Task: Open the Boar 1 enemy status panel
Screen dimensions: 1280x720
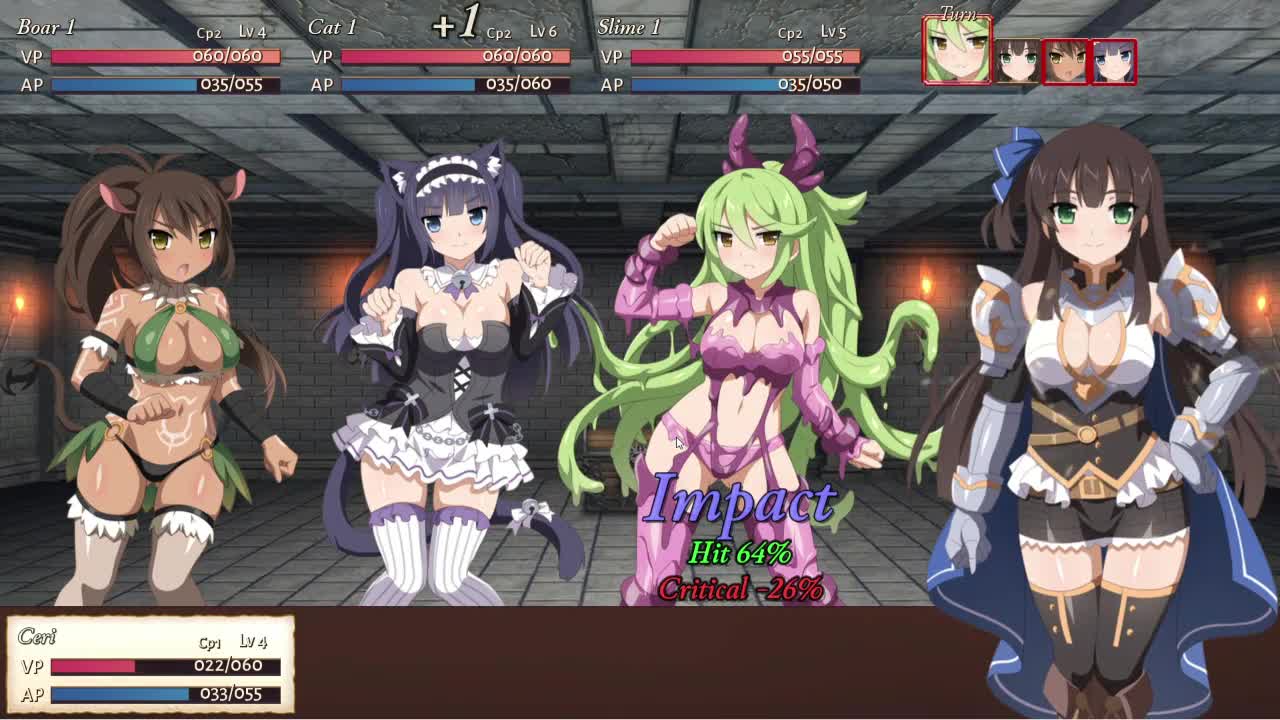Action: pyautogui.click(x=148, y=56)
